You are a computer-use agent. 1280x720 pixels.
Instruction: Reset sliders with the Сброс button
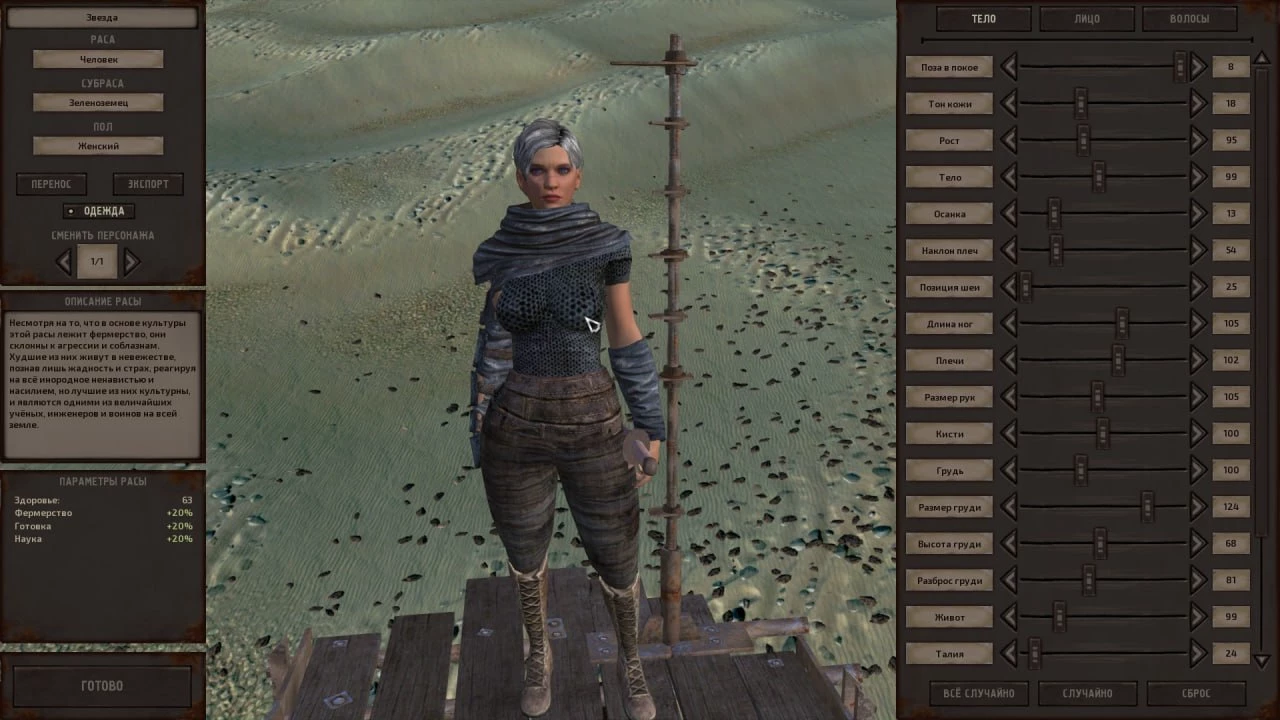1195,693
